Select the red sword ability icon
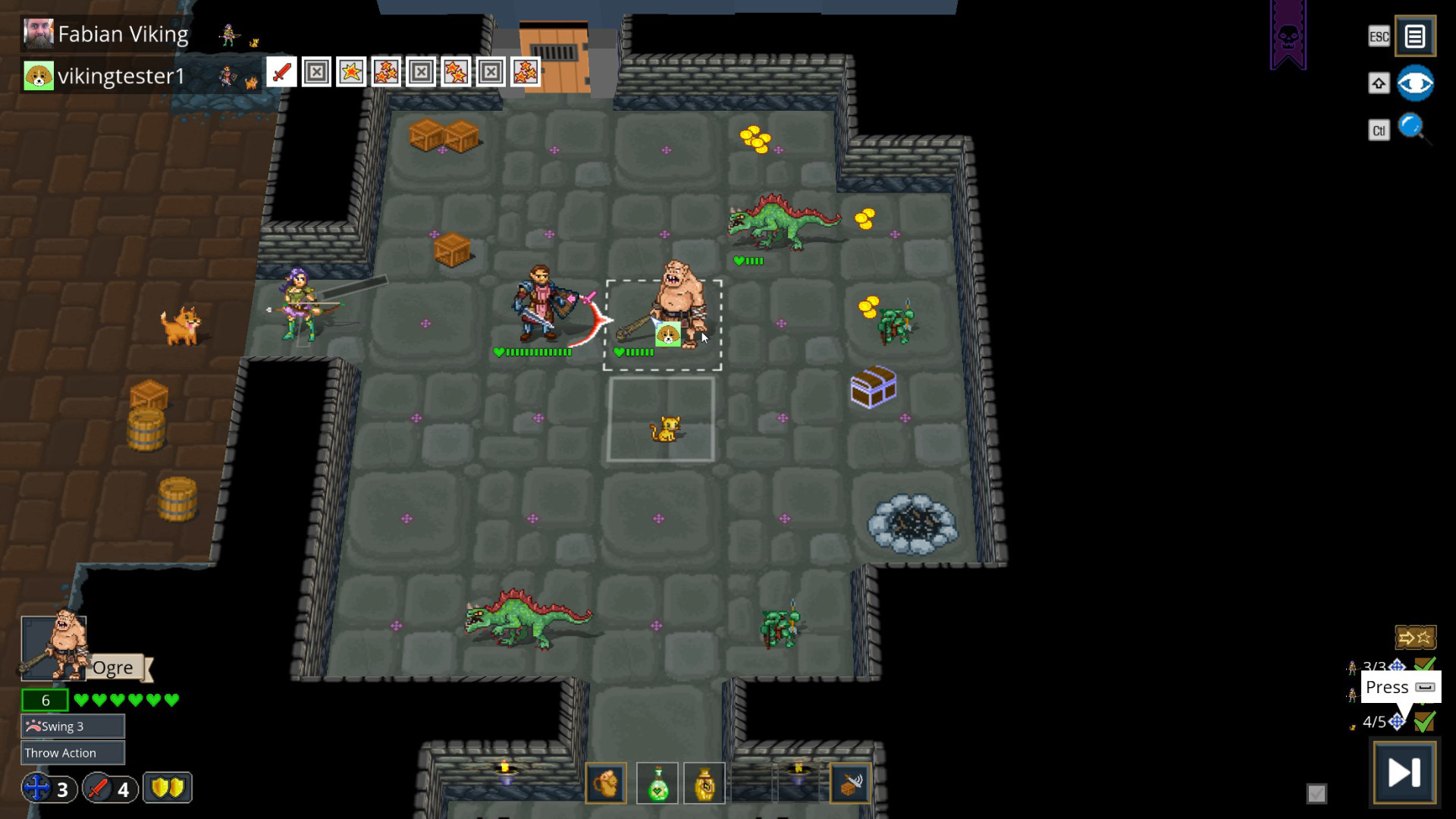Image resolution: width=1456 pixels, height=819 pixels. (x=281, y=73)
